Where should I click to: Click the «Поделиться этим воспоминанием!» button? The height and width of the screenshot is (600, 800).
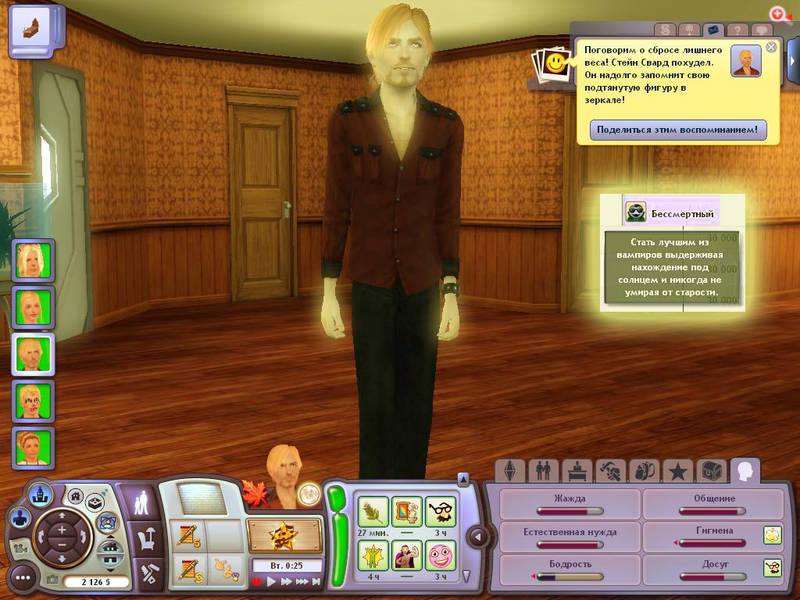click(x=677, y=129)
